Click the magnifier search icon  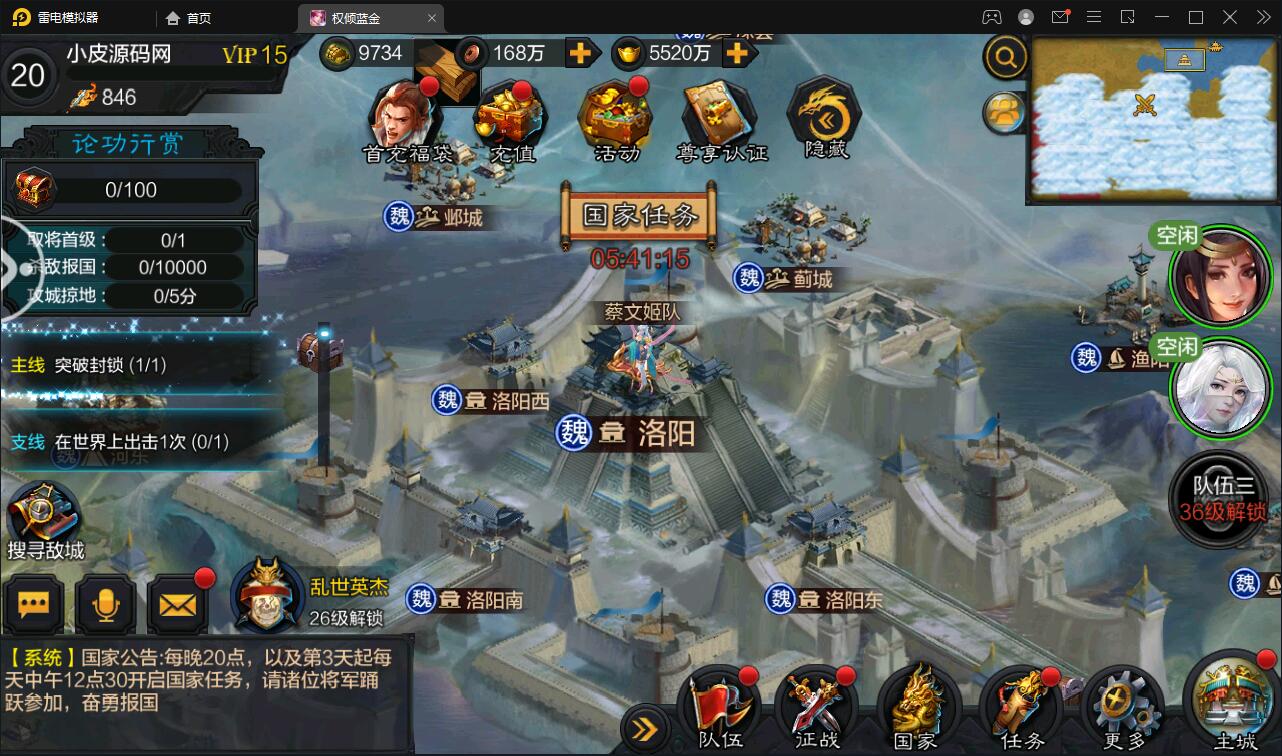pyautogui.click(x=1004, y=57)
